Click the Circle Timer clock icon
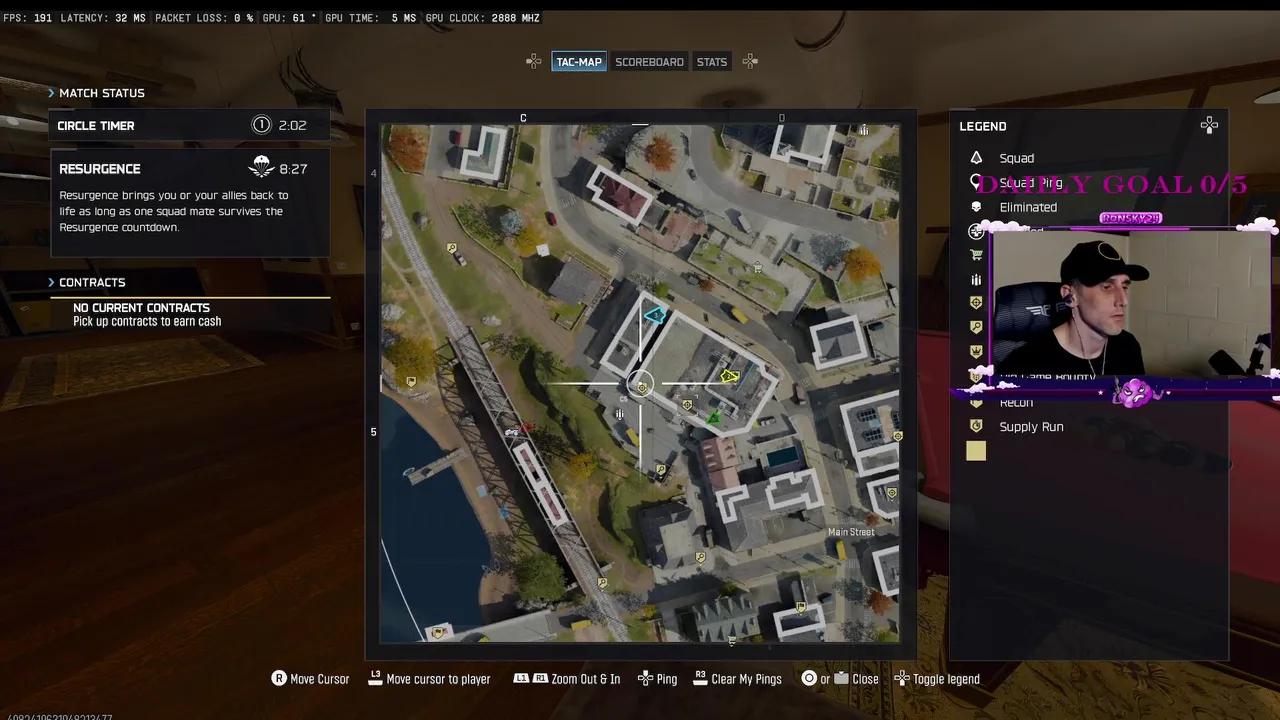The image size is (1280, 720). [261, 124]
